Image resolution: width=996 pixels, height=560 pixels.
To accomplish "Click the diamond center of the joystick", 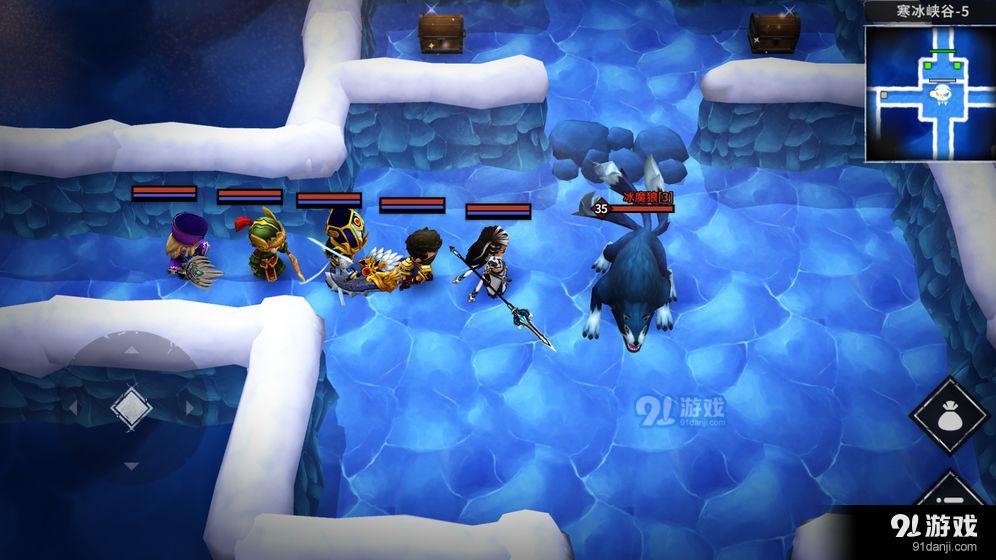I will pyautogui.click(x=130, y=408).
